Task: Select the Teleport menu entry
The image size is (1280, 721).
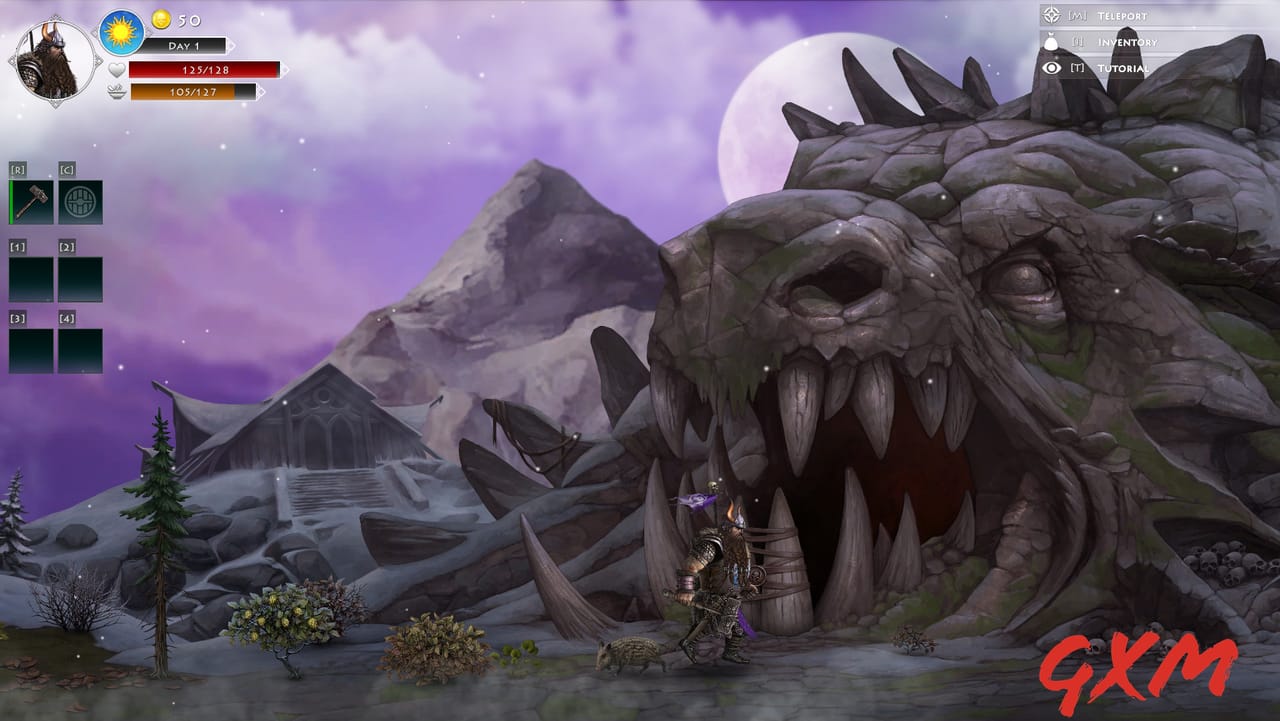Action: (1122, 17)
